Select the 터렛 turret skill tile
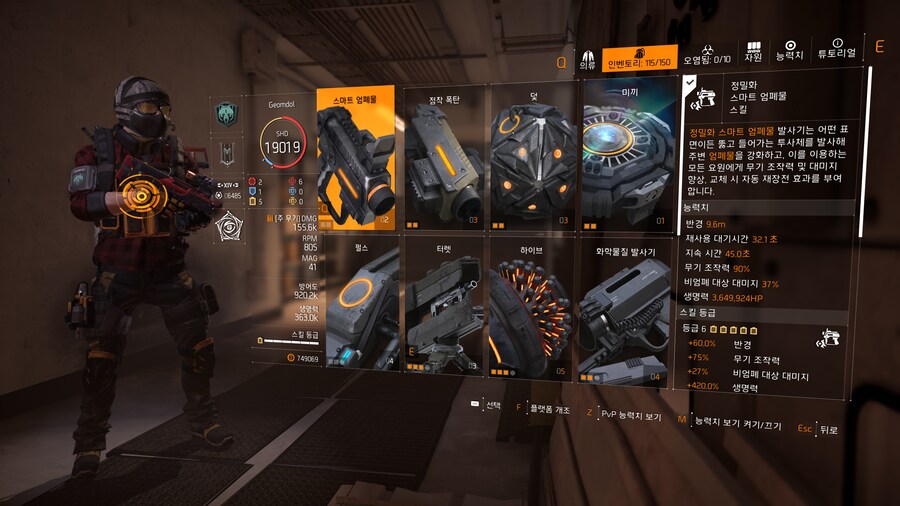The width and height of the screenshot is (900, 506). click(x=444, y=303)
